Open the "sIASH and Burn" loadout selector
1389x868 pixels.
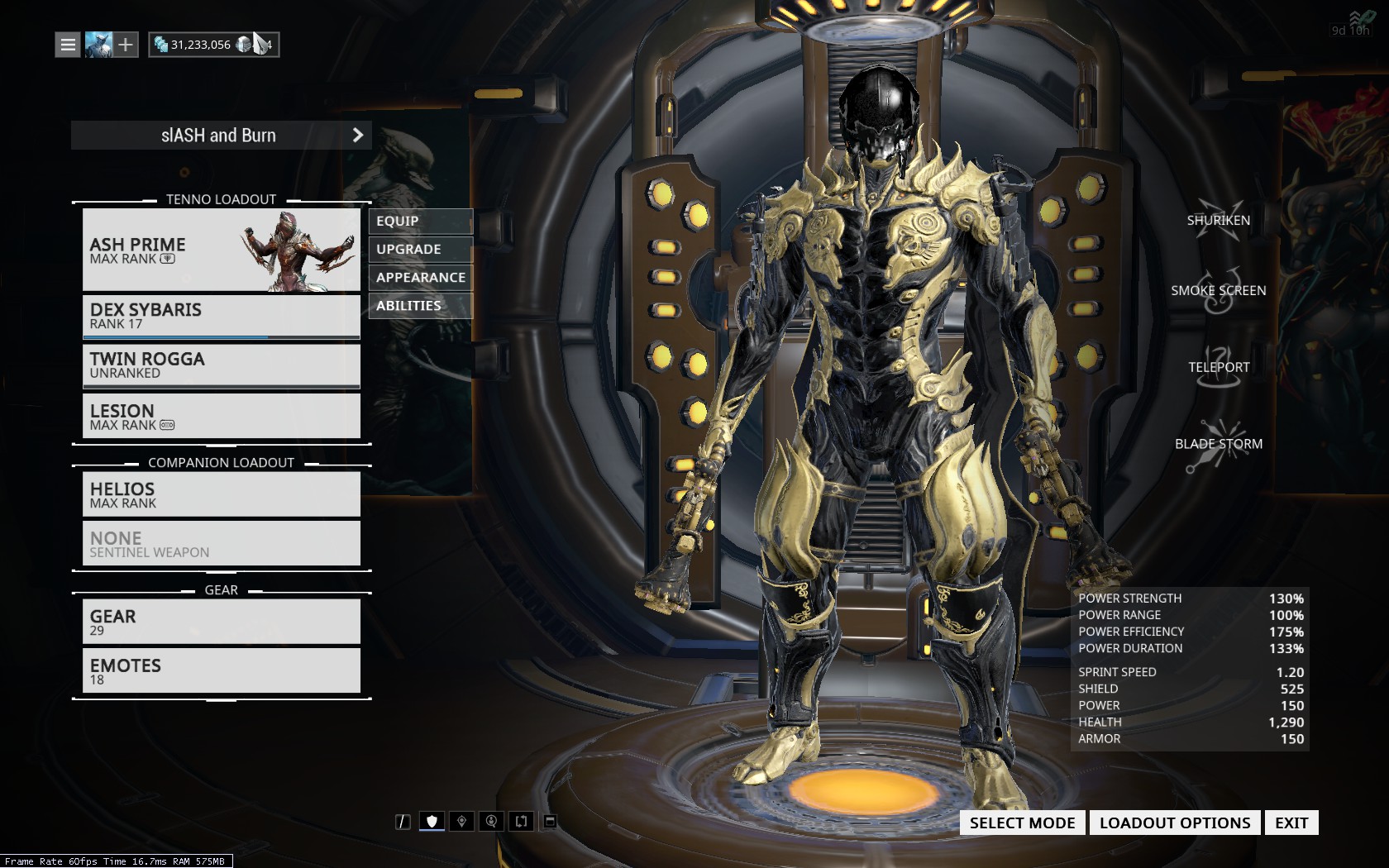[221, 136]
